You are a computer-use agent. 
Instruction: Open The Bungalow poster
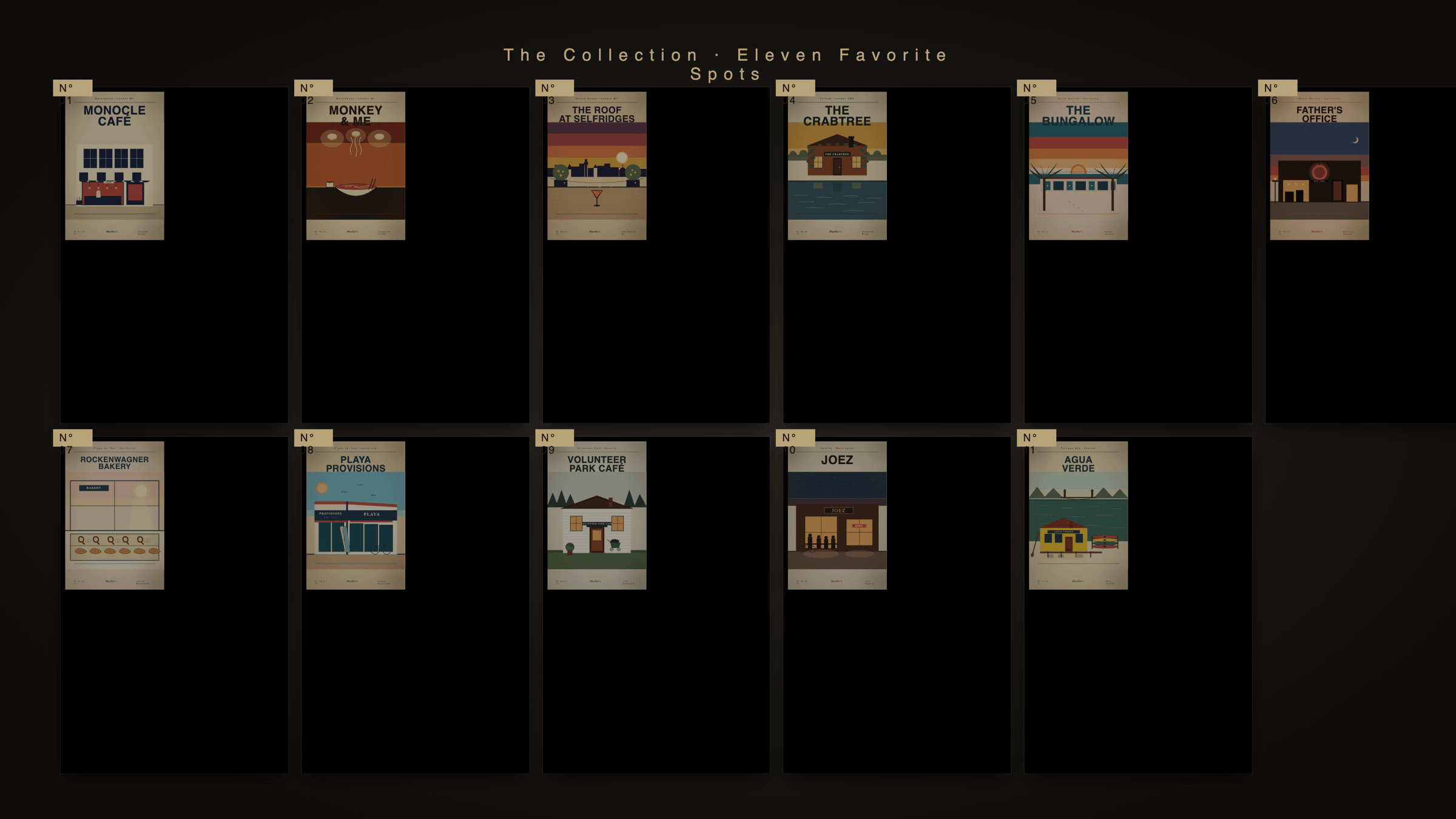coord(1078,166)
